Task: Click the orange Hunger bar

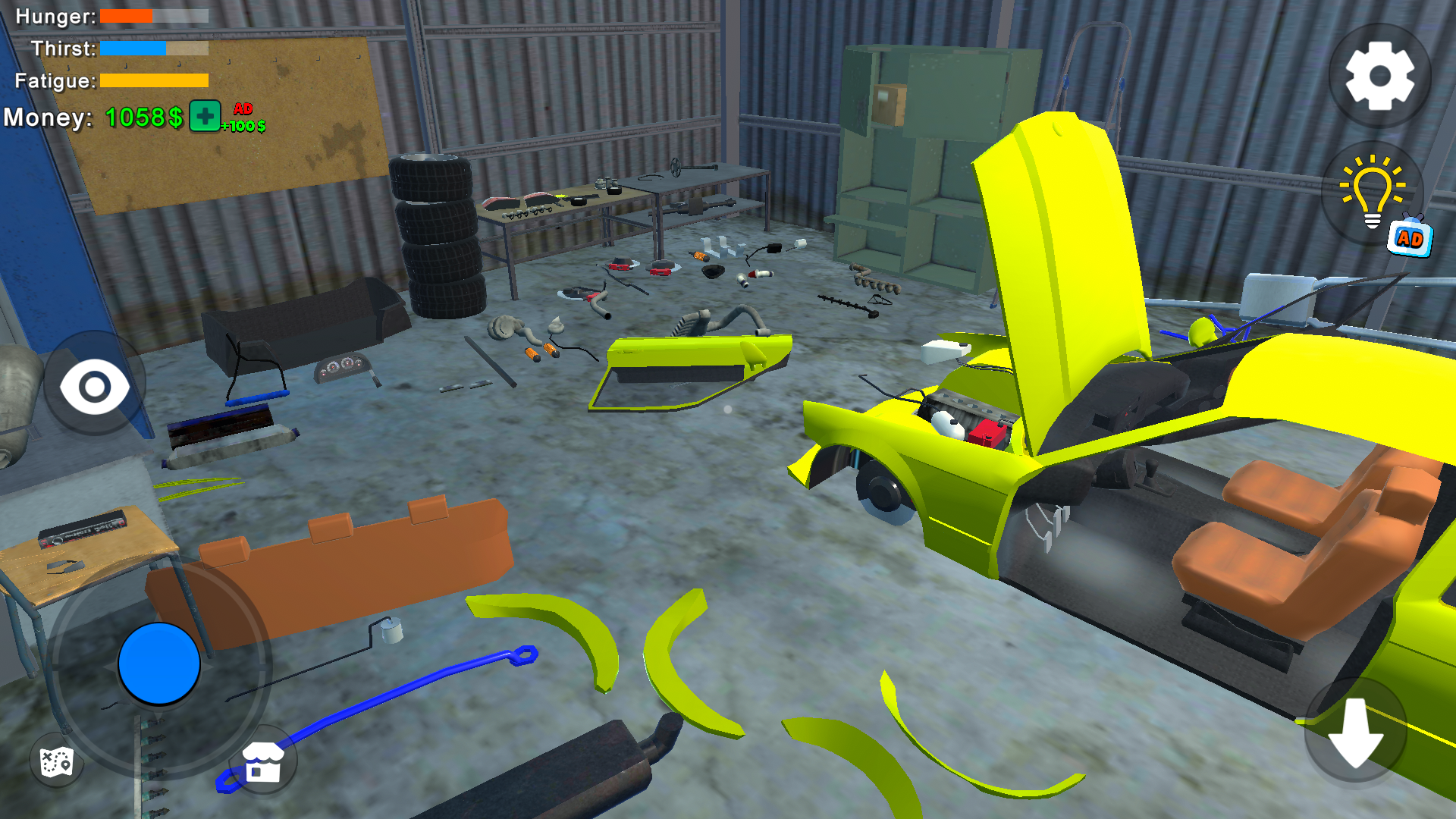Action: click(125, 16)
